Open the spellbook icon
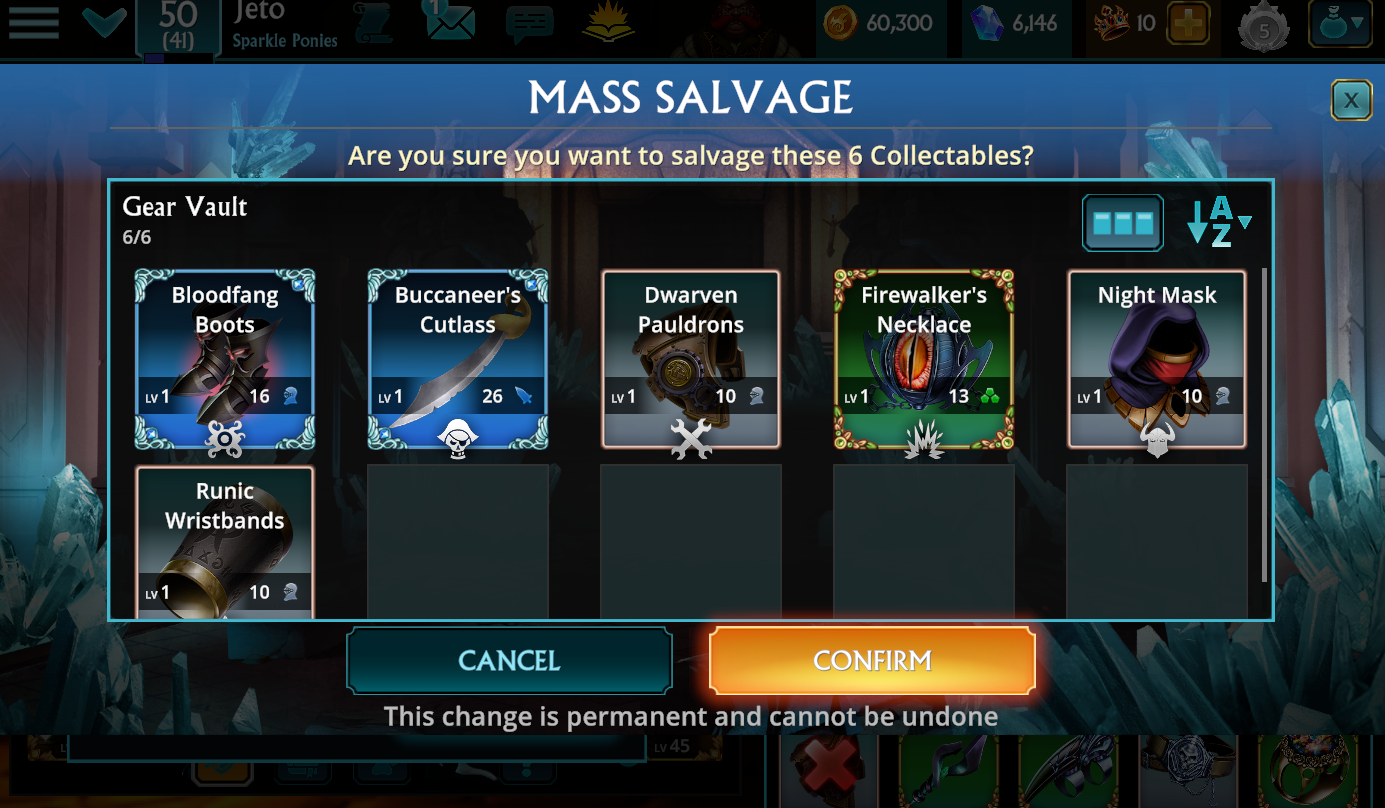1385x808 pixels. (610, 24)
